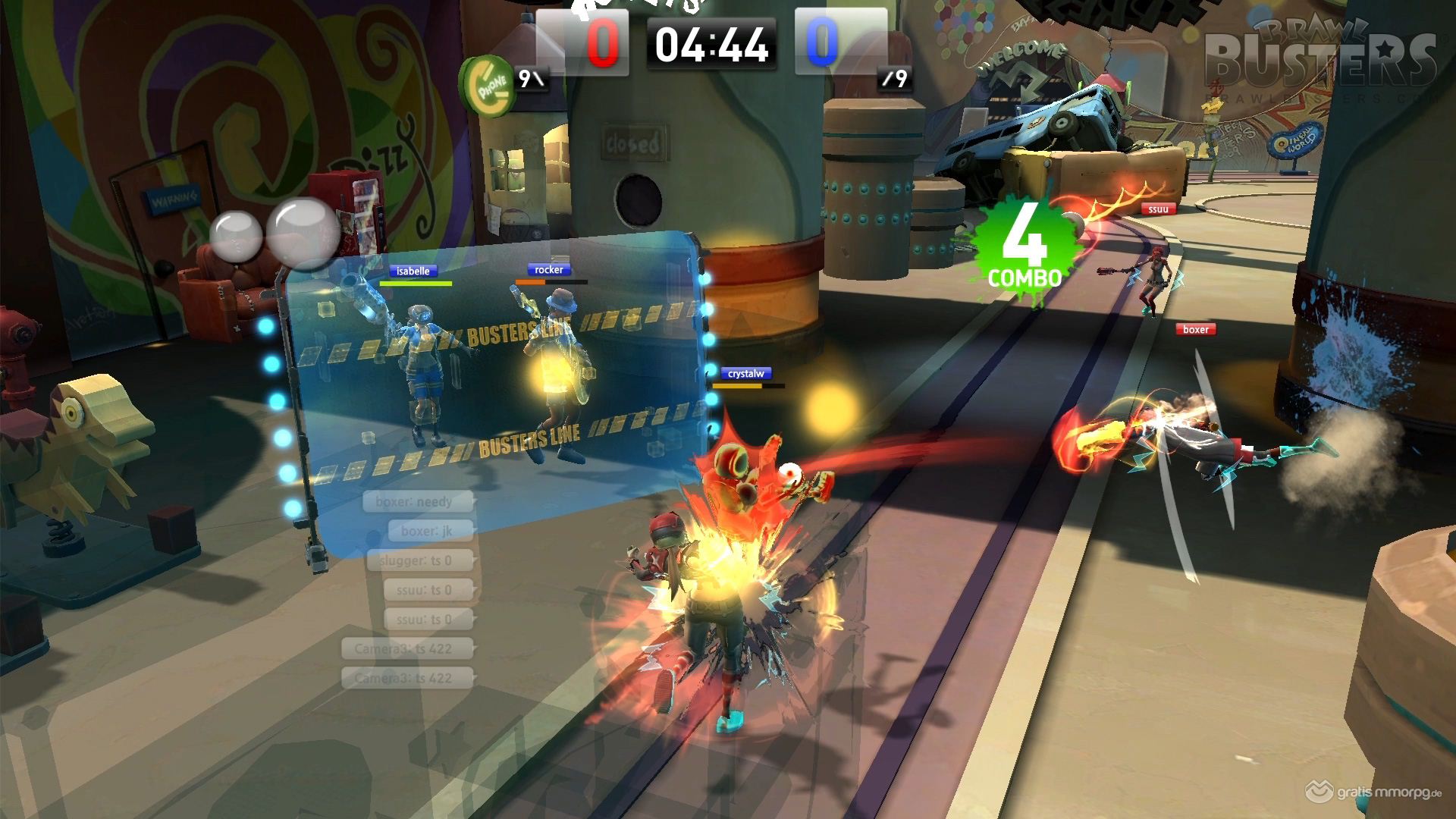Select the "boxer: jk" chat line
Screen dimensions: 1456x819
click(x=429, y=531)
